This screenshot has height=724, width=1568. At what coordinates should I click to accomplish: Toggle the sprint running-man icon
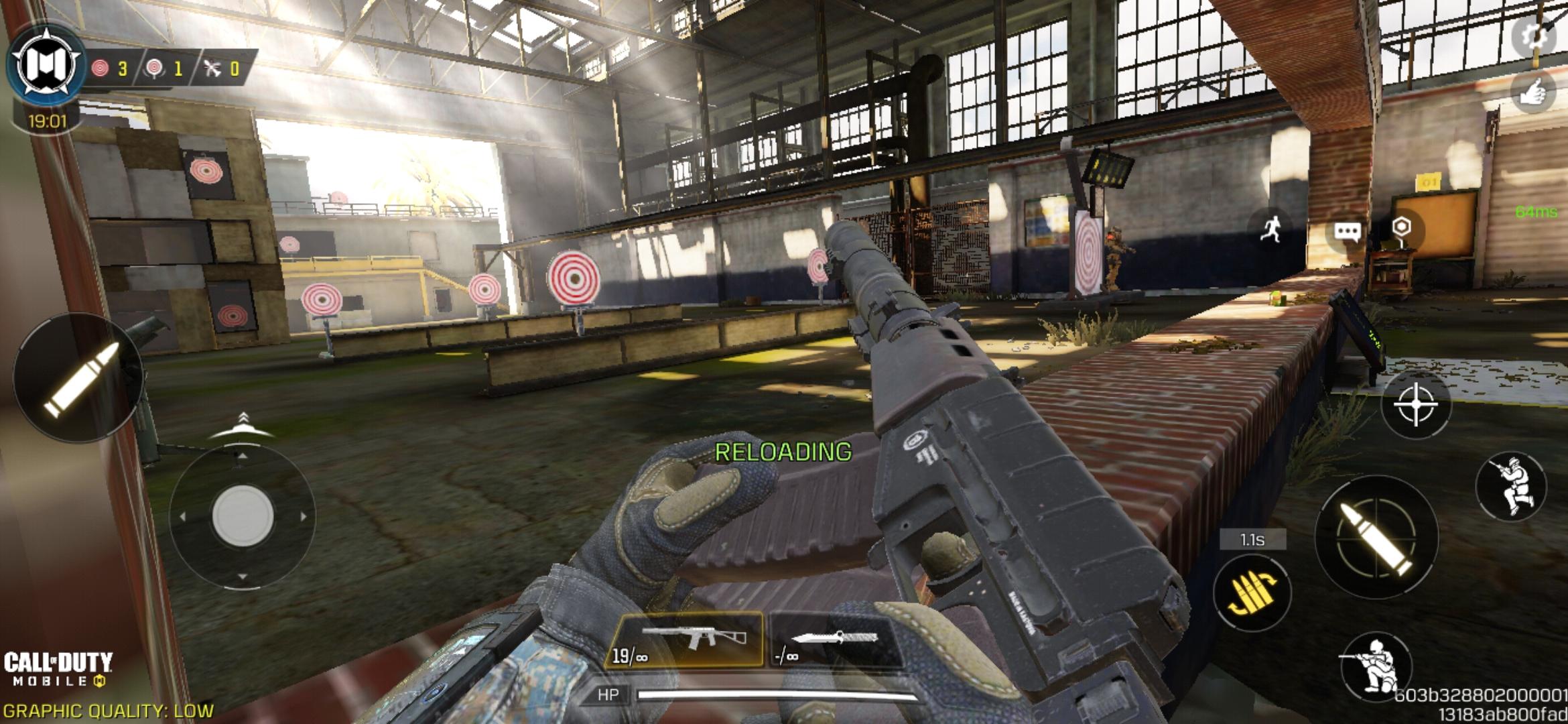[x=1271, y=229]
